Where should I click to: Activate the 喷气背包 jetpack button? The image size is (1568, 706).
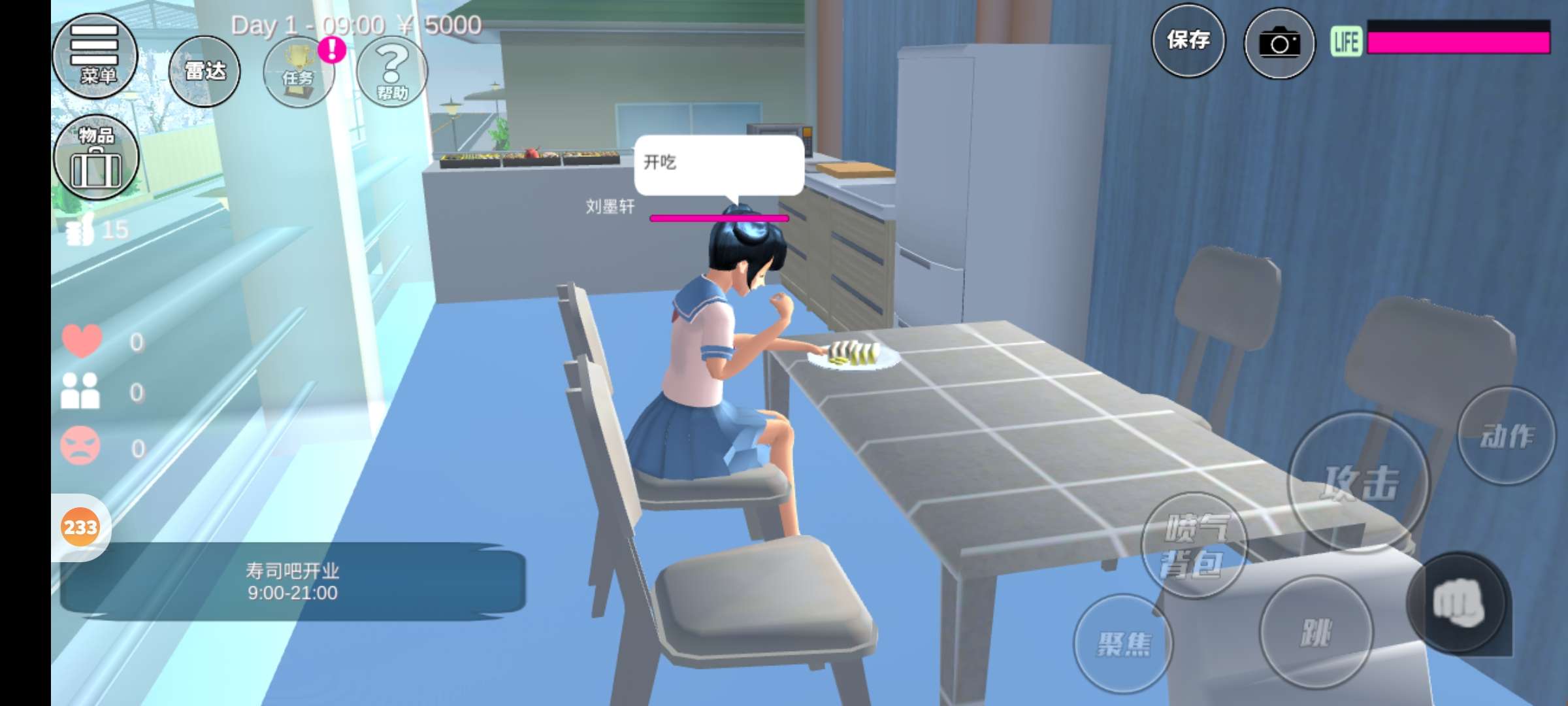click(1194, 545)
